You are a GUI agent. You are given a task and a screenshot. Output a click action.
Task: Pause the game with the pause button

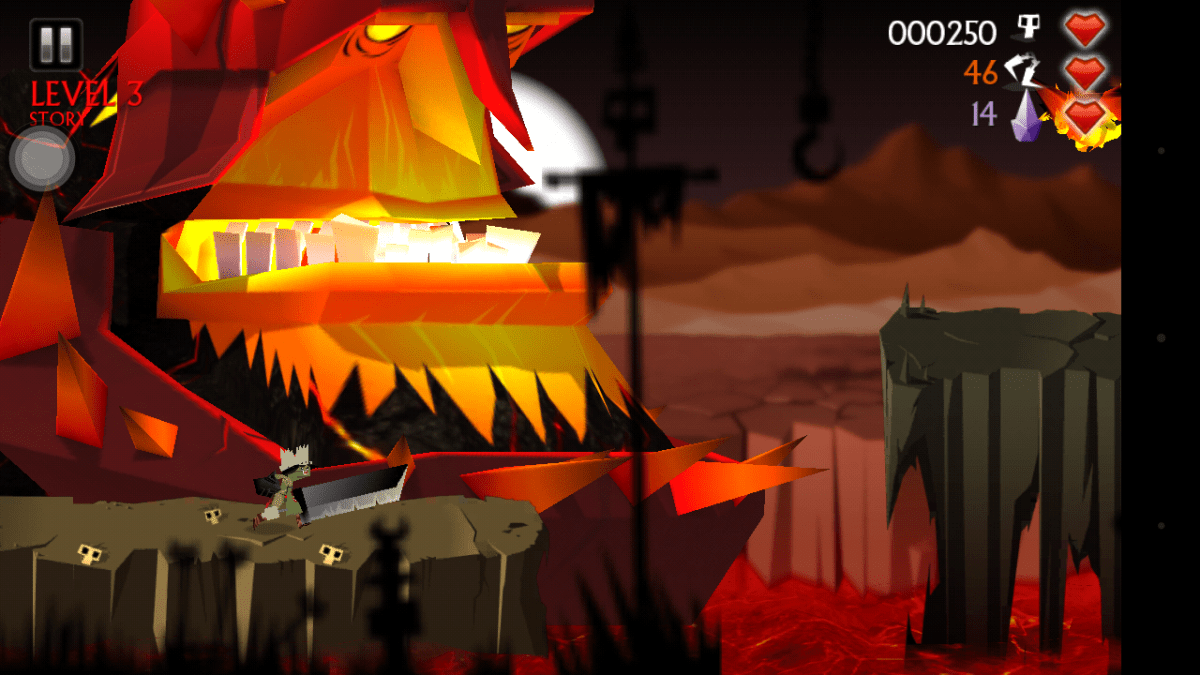click(x=56, y=45)
